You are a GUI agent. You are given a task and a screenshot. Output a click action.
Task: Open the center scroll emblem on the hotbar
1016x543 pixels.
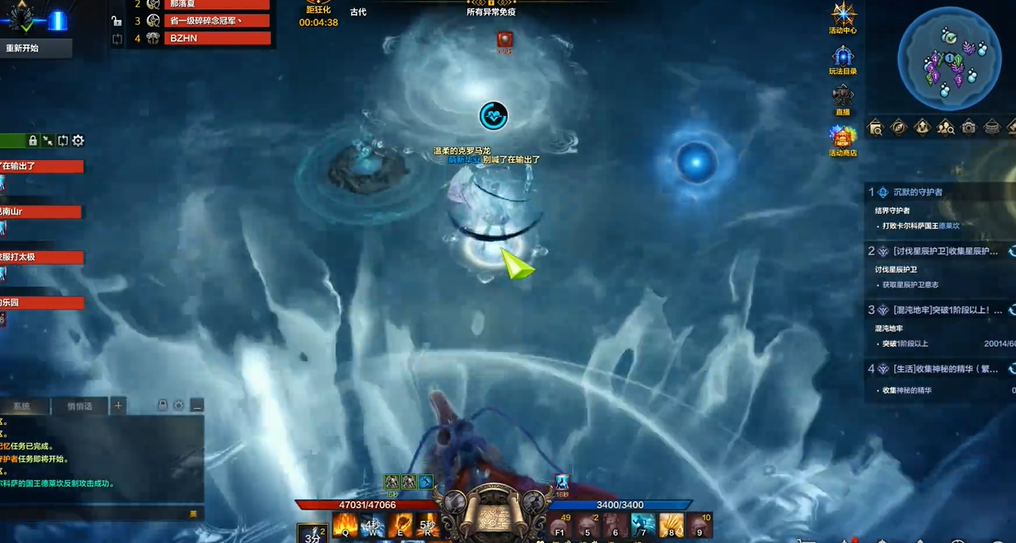(493, 513)
